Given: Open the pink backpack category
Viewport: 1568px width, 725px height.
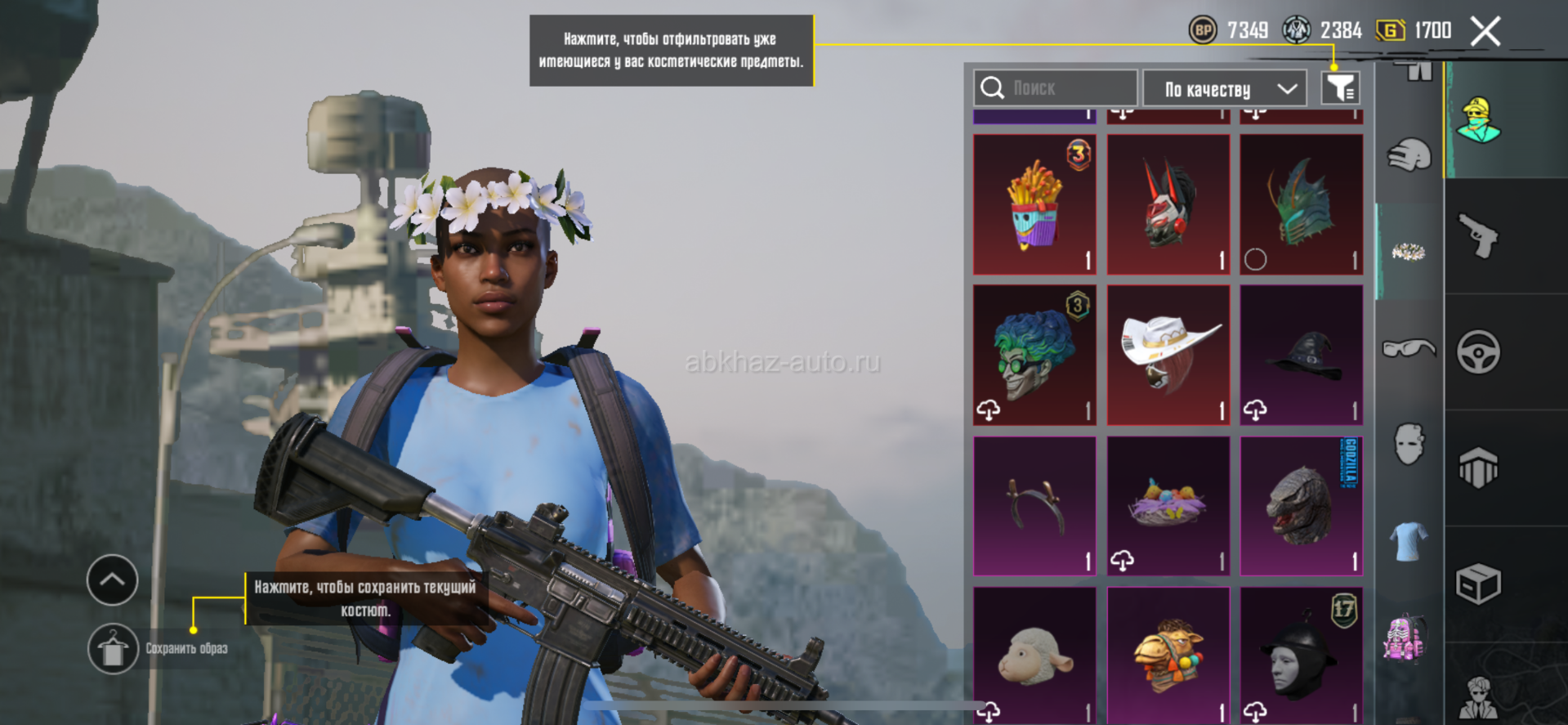Looking at the screenshot, I should [1405, 638].
